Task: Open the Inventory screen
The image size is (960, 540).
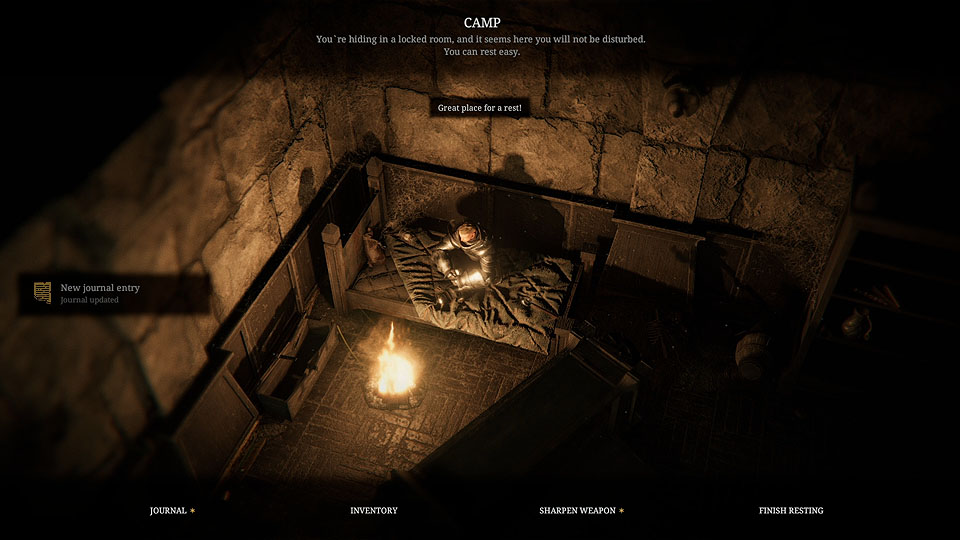Action: pos(374,511)
